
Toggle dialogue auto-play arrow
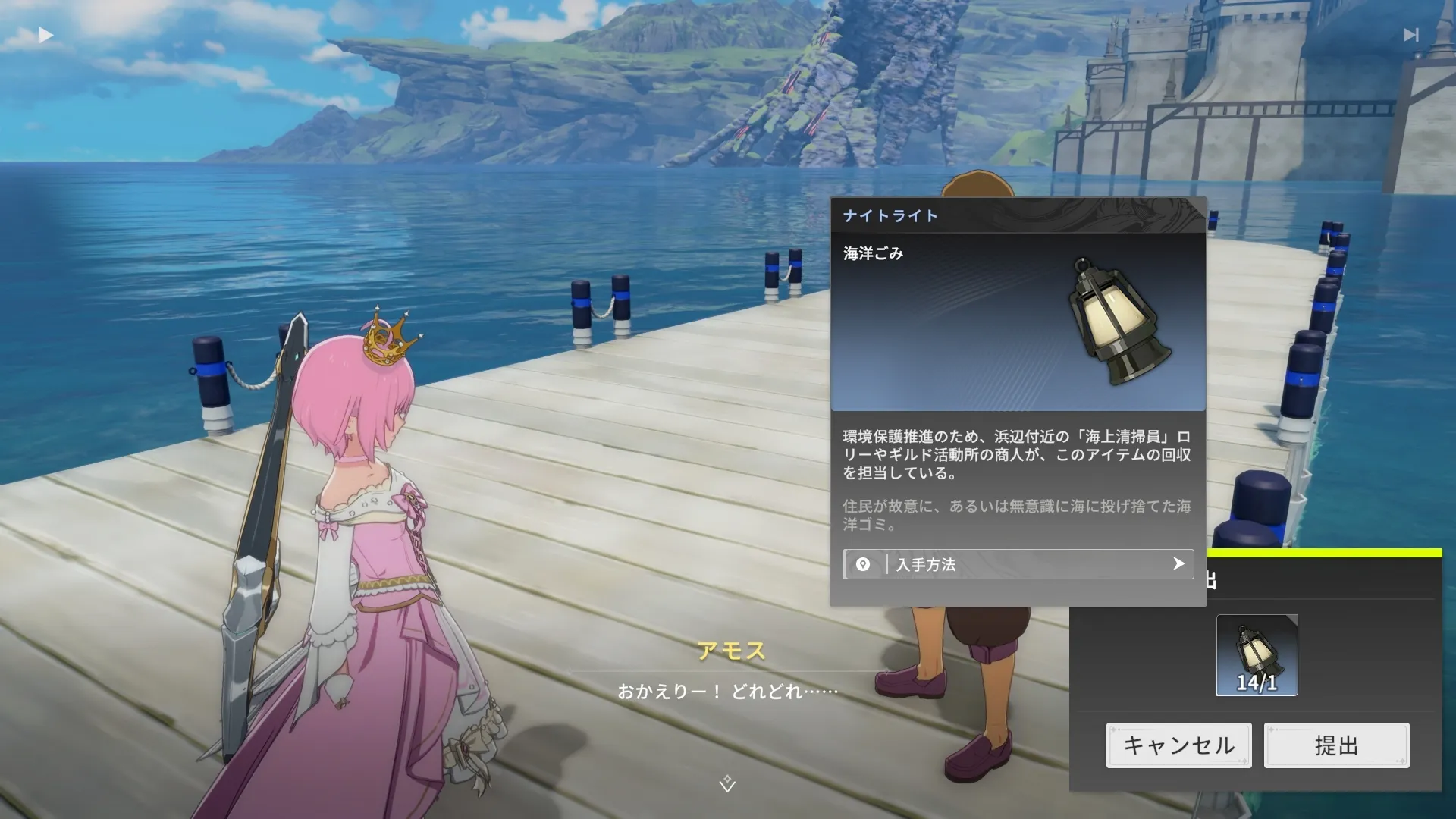45,35
